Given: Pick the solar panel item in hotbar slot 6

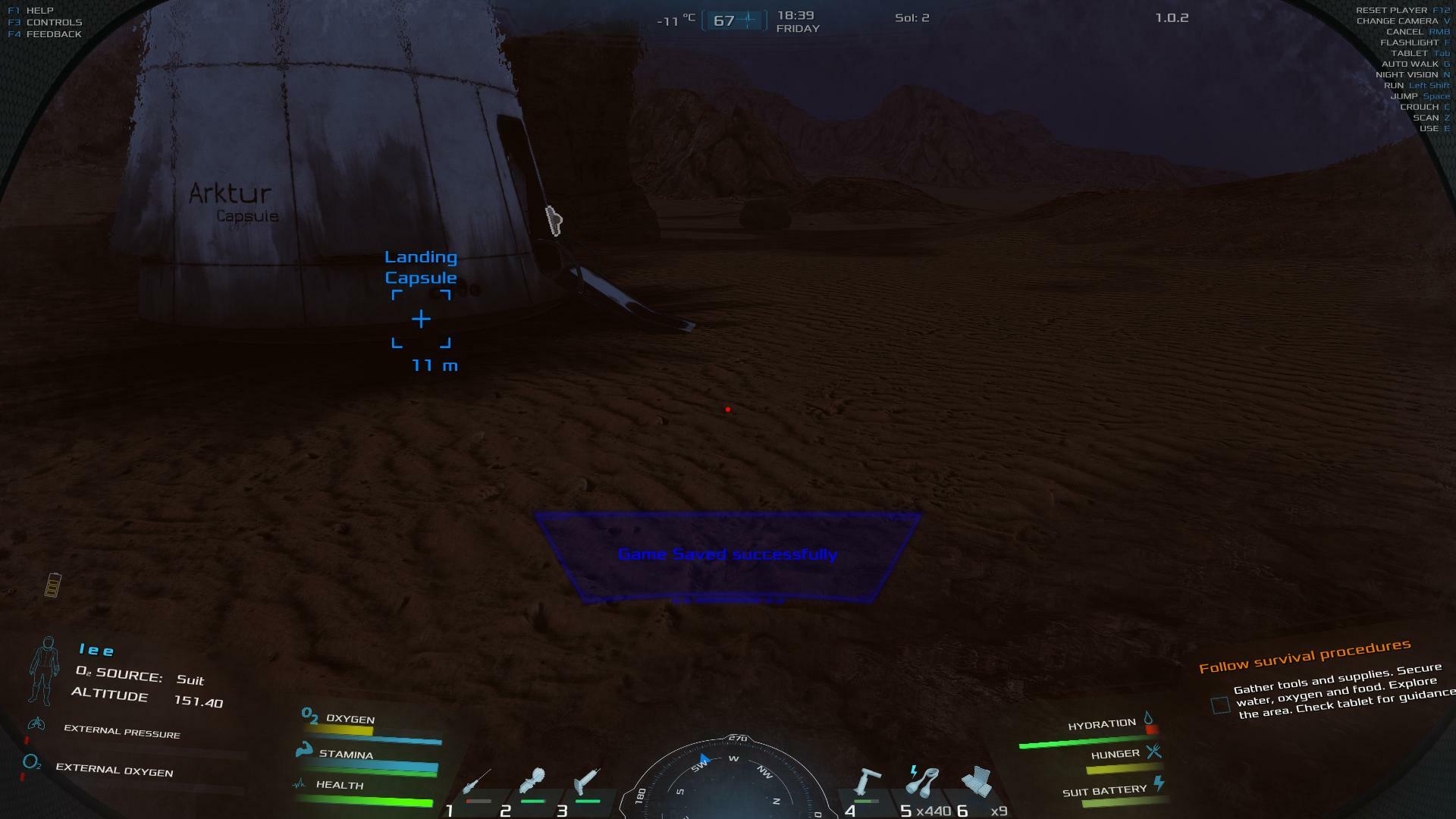Looking at the screenshot, I should click(977, 781).
